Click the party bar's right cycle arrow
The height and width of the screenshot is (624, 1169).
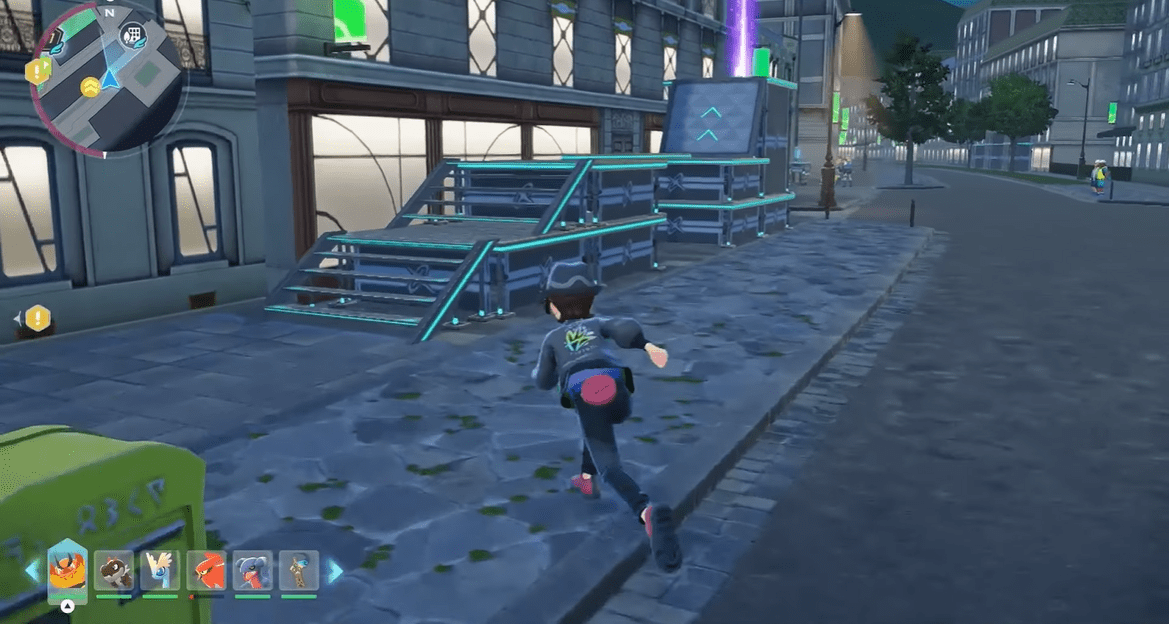[x=335, y=571]
